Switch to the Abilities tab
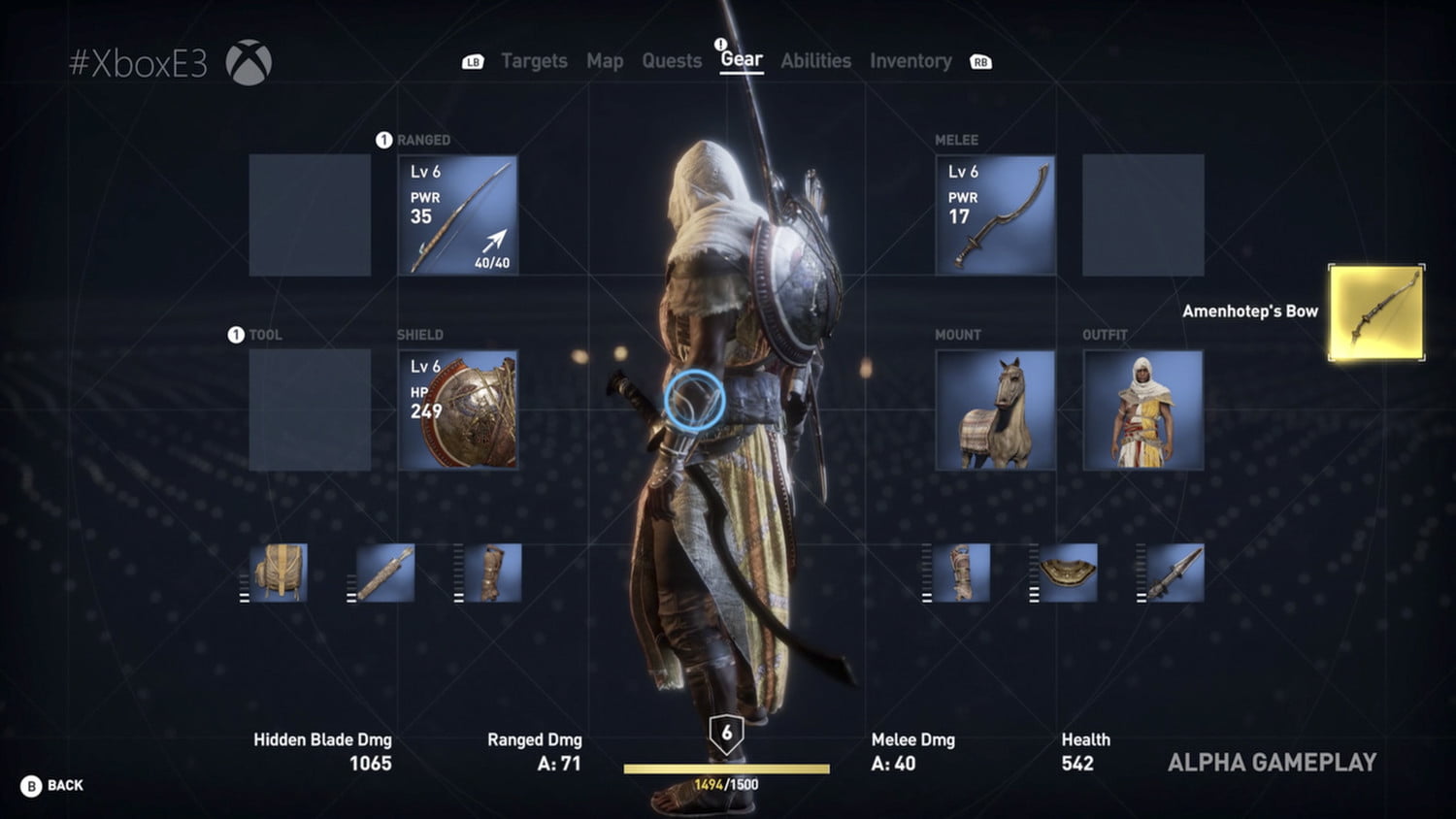 click(x=815, y=61)
